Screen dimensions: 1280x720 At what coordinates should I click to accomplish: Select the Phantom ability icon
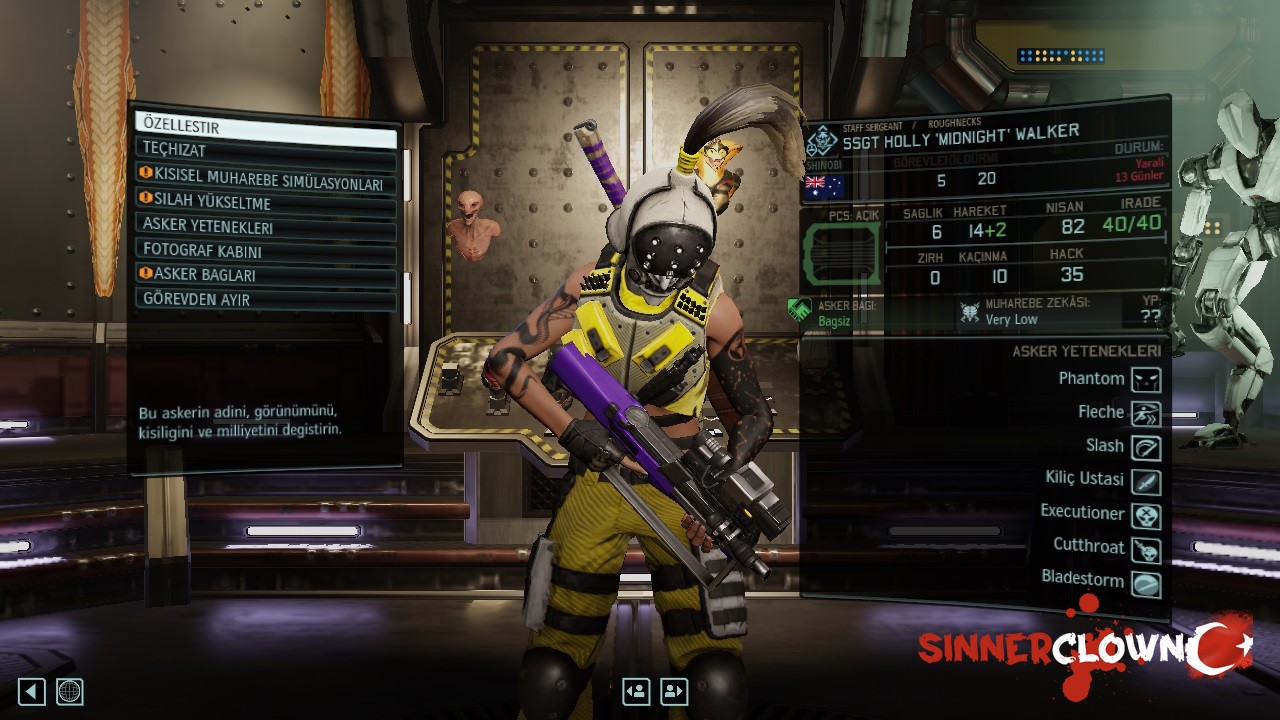click(x=1146, y=379)
